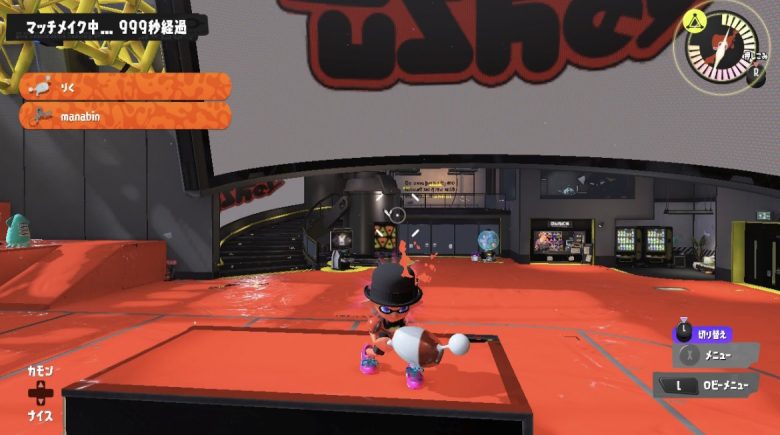Select the manabin player row
780x435 pixels.
125,116
